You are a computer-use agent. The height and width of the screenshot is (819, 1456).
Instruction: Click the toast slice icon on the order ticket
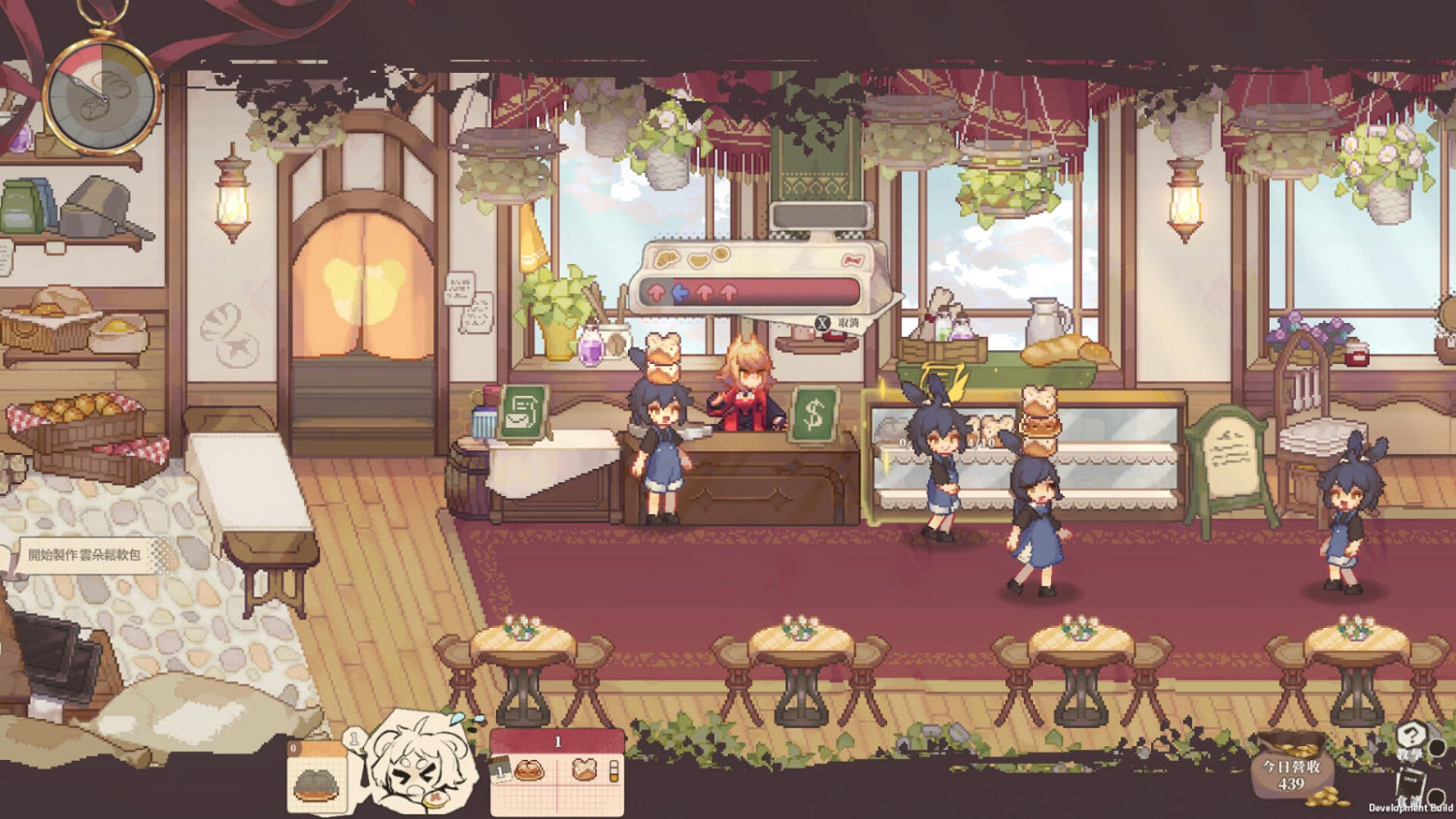tap(583, 770)
